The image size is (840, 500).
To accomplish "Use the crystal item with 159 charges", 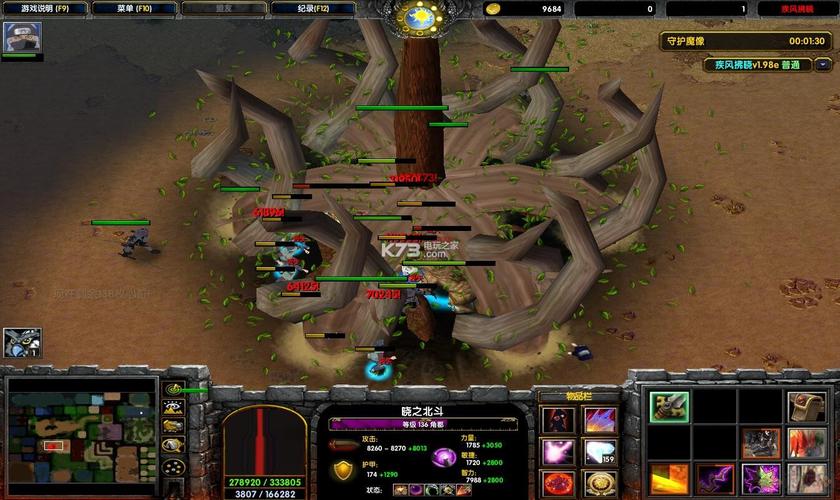I will tap(599, 452).
